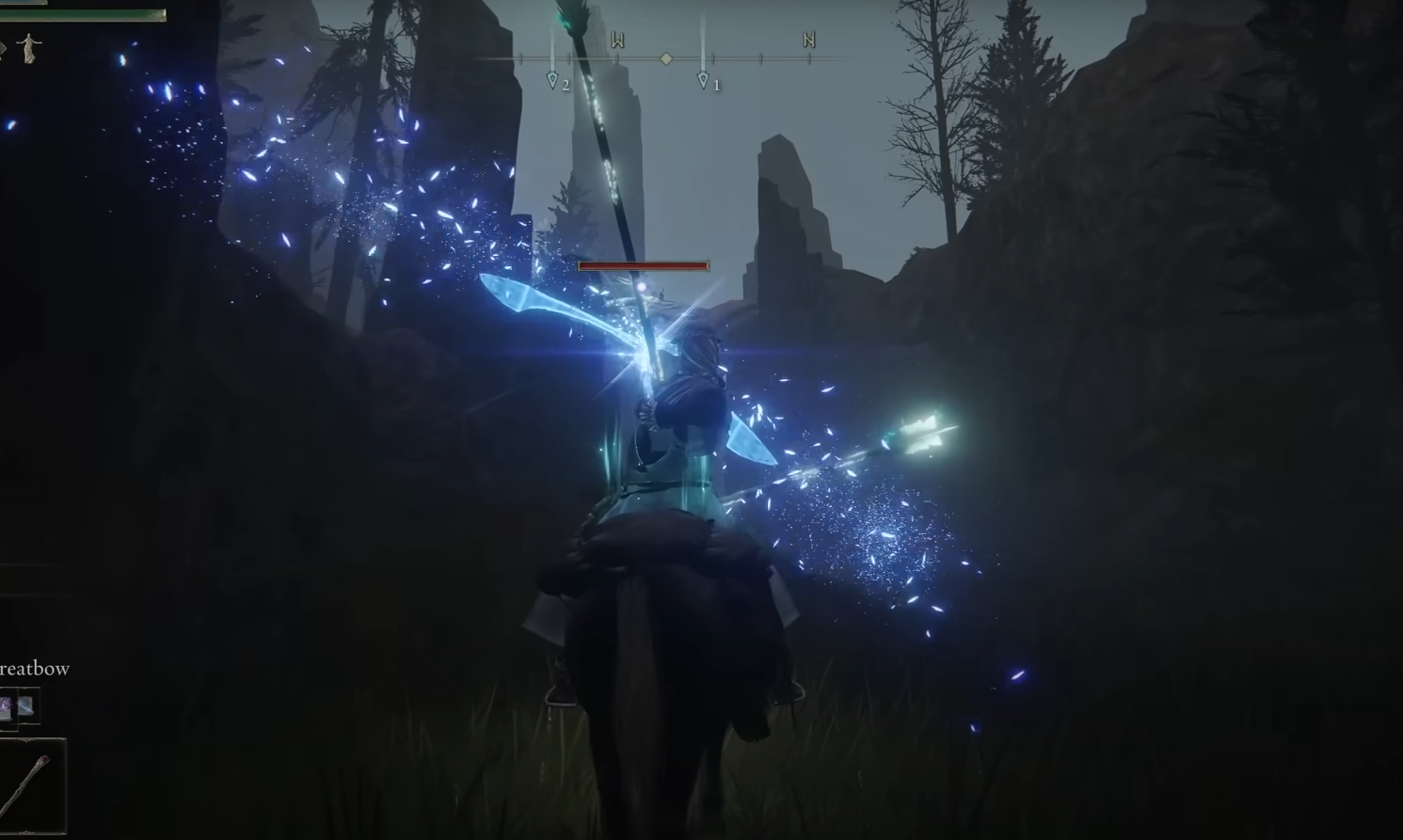The height and width of the screenshot is (840, 1403).
Task: Click the statue-shaped status effect icon
Action: click(x=29, y=47)
